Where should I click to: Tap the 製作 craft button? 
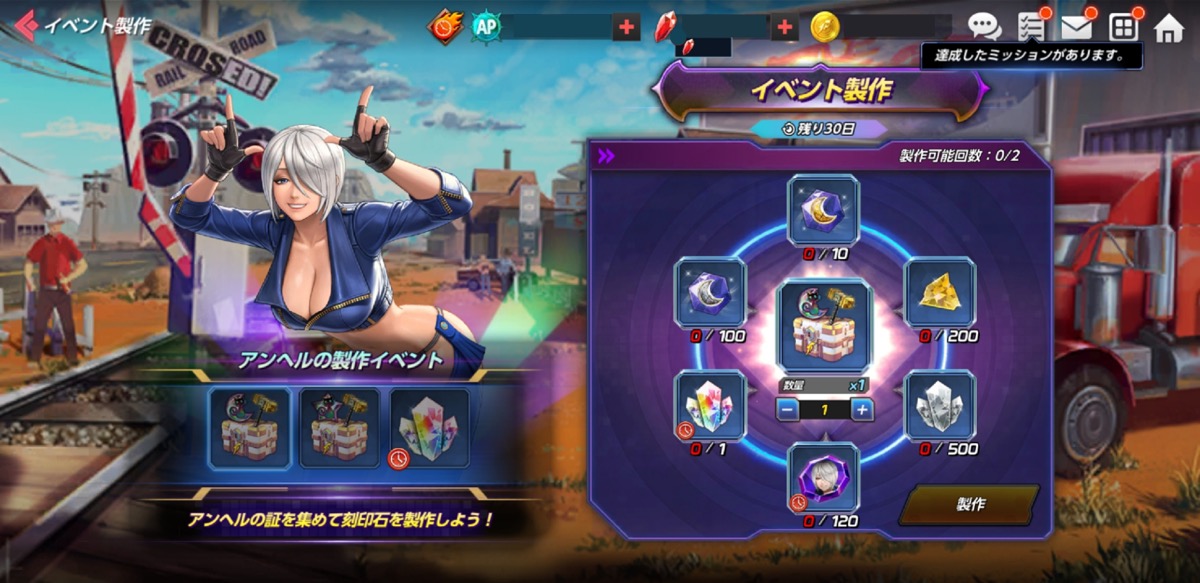[x=968, y=504]
